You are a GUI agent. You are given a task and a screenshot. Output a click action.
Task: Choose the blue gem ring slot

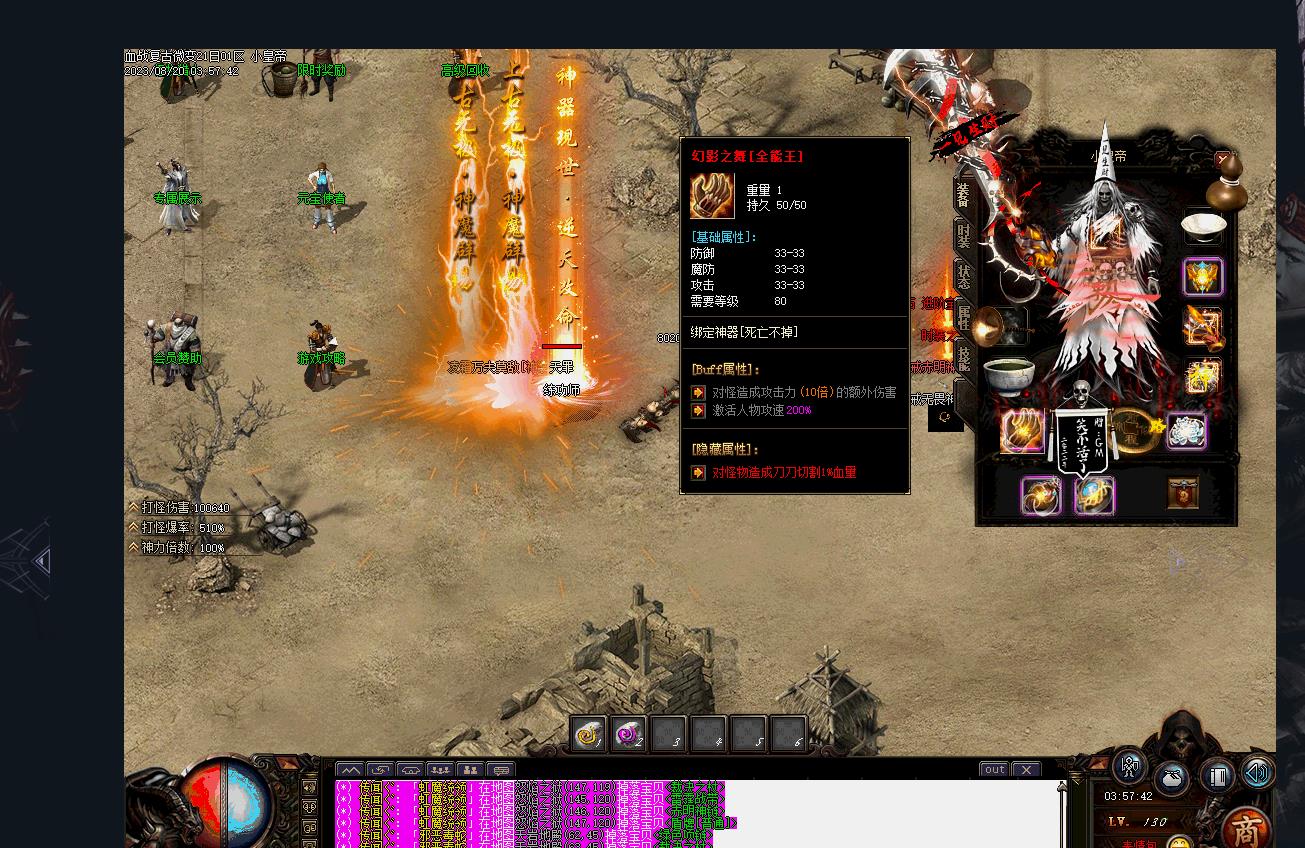pyautogui.click(x=1094, y=495)
